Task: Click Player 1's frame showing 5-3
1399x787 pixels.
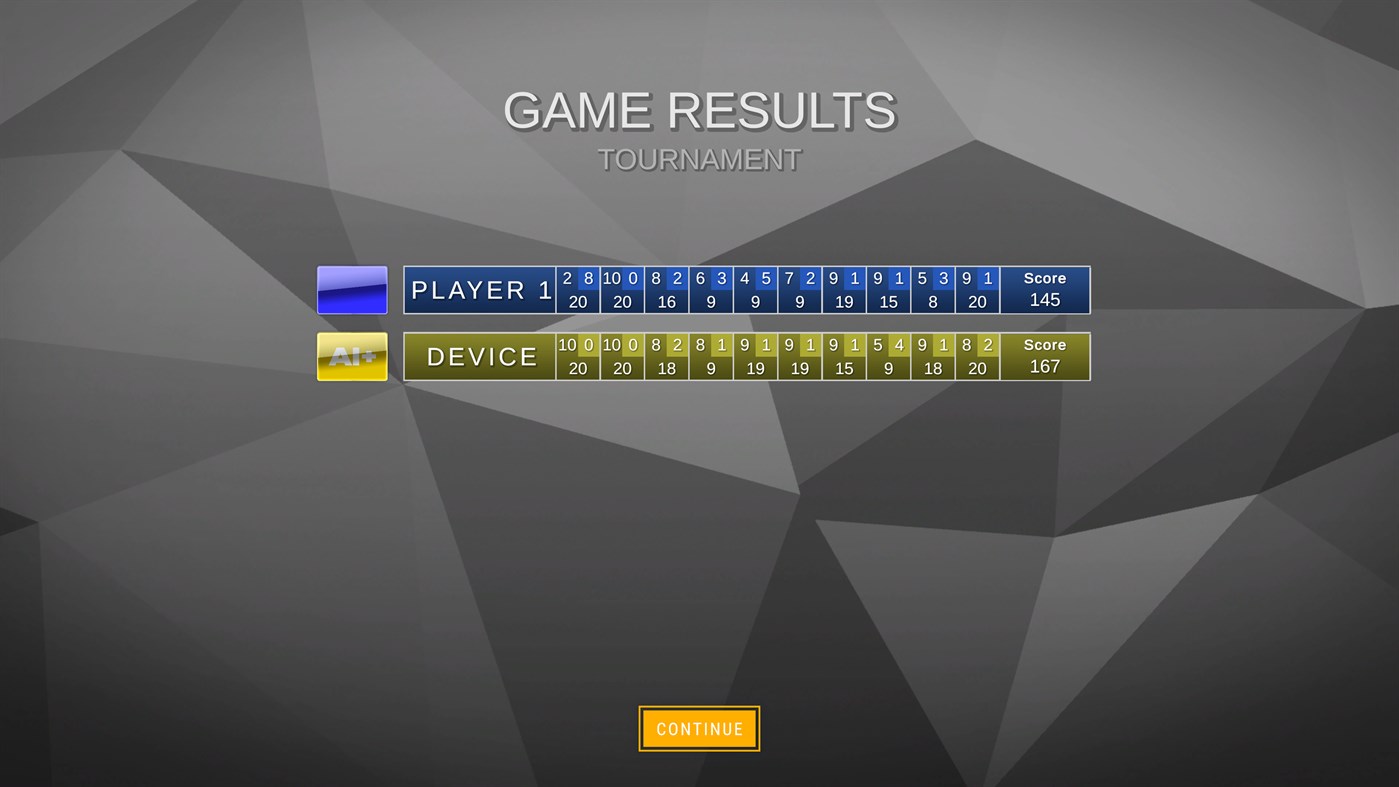Action: pos(933,290)
